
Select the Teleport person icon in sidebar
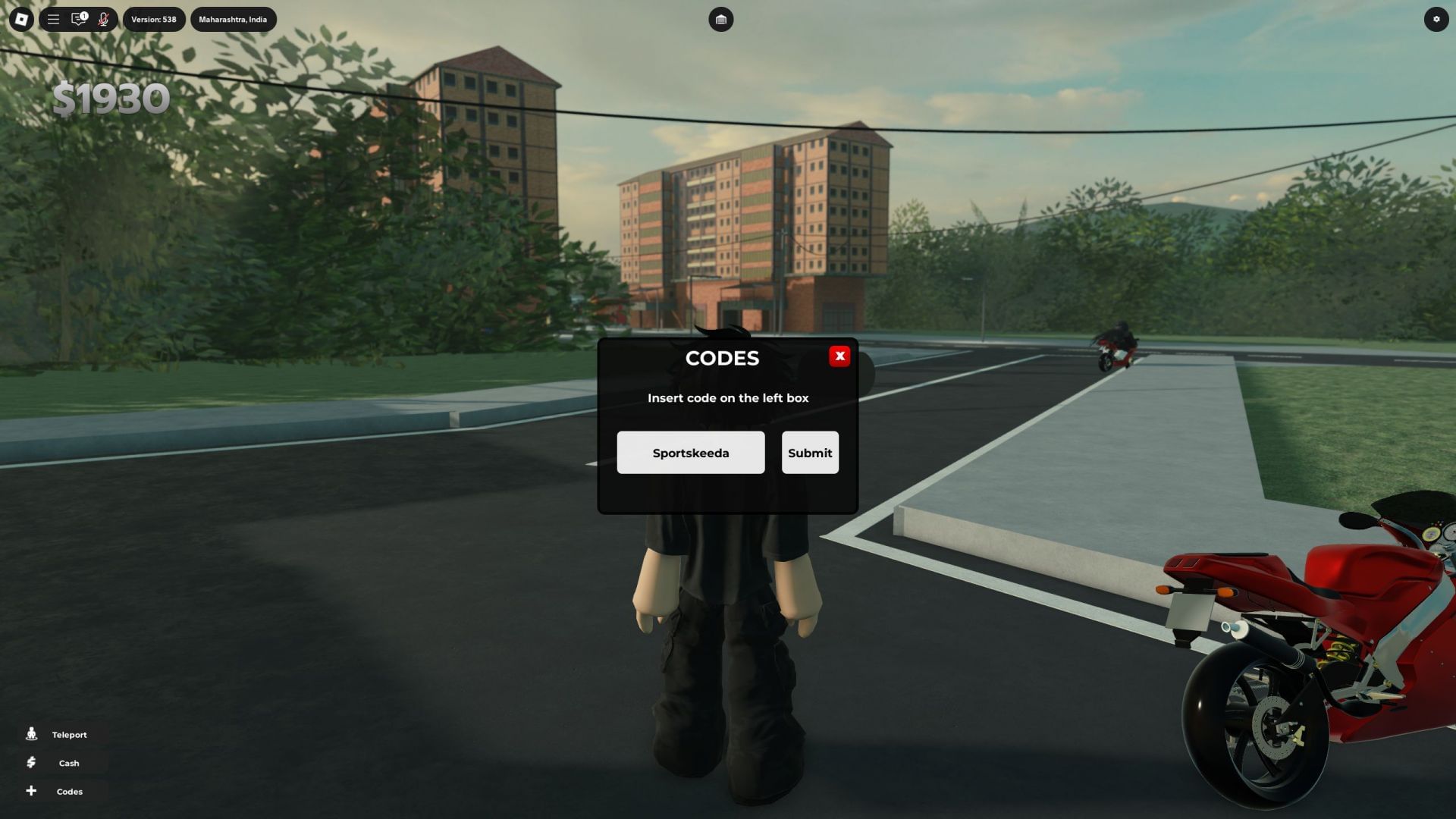tap(31, 734)
